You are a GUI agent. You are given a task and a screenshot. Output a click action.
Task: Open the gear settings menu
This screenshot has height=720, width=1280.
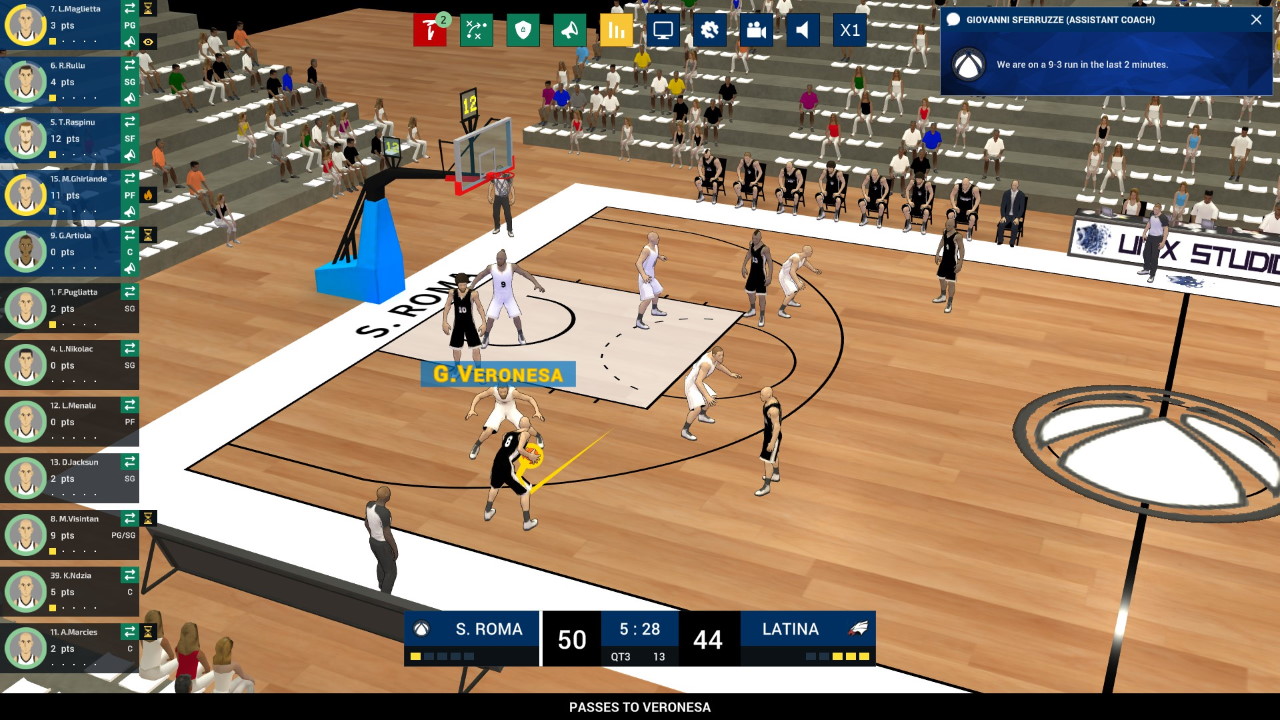709,30
